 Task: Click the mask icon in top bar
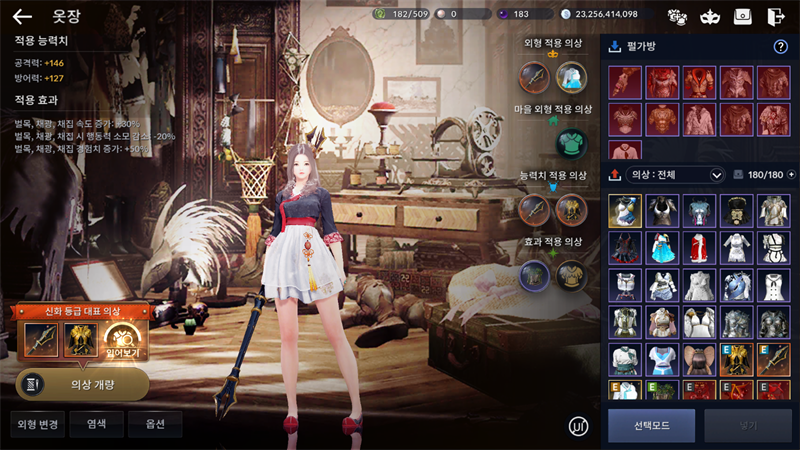(710, 16)
